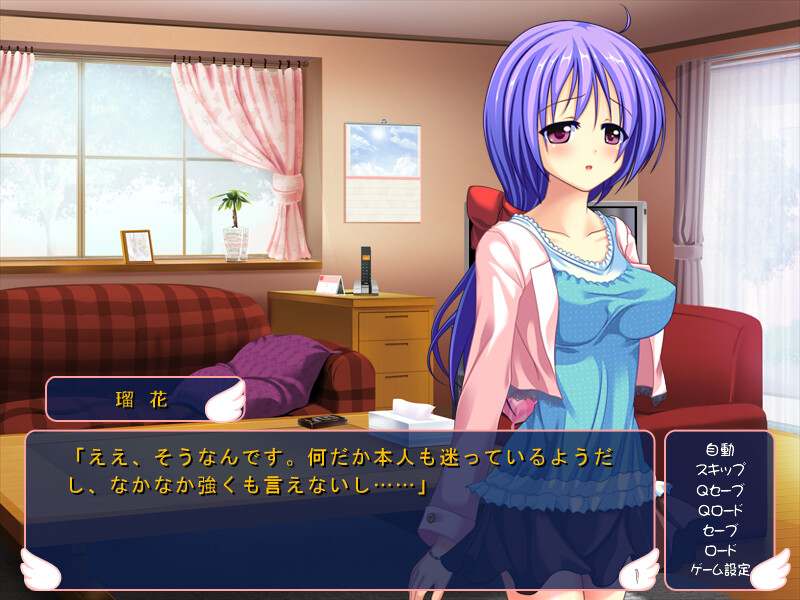Open ゲーム設定 game settings
800x600 pixels.
(719, 570)
